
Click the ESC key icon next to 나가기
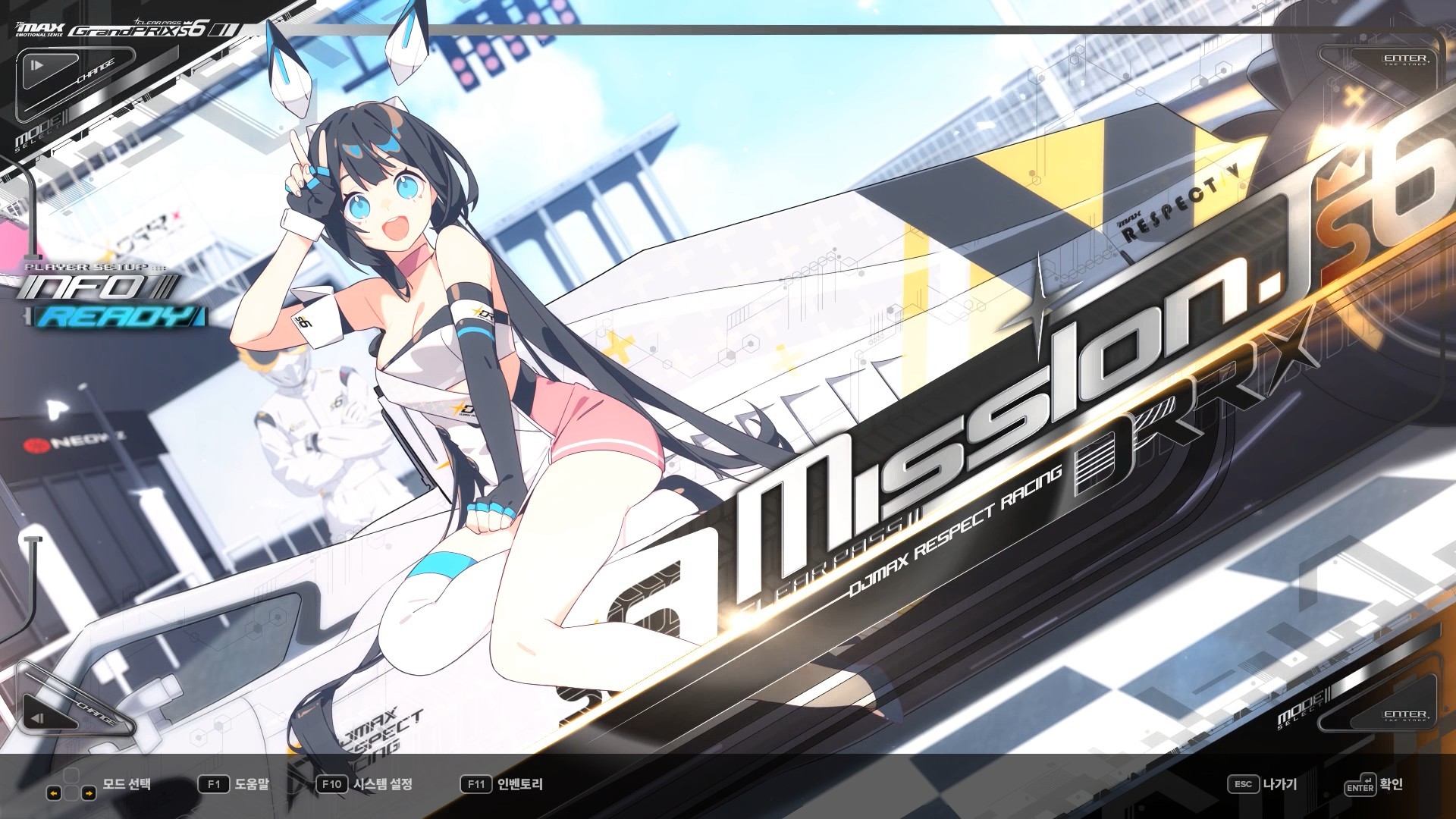(x=1244, y=784)
